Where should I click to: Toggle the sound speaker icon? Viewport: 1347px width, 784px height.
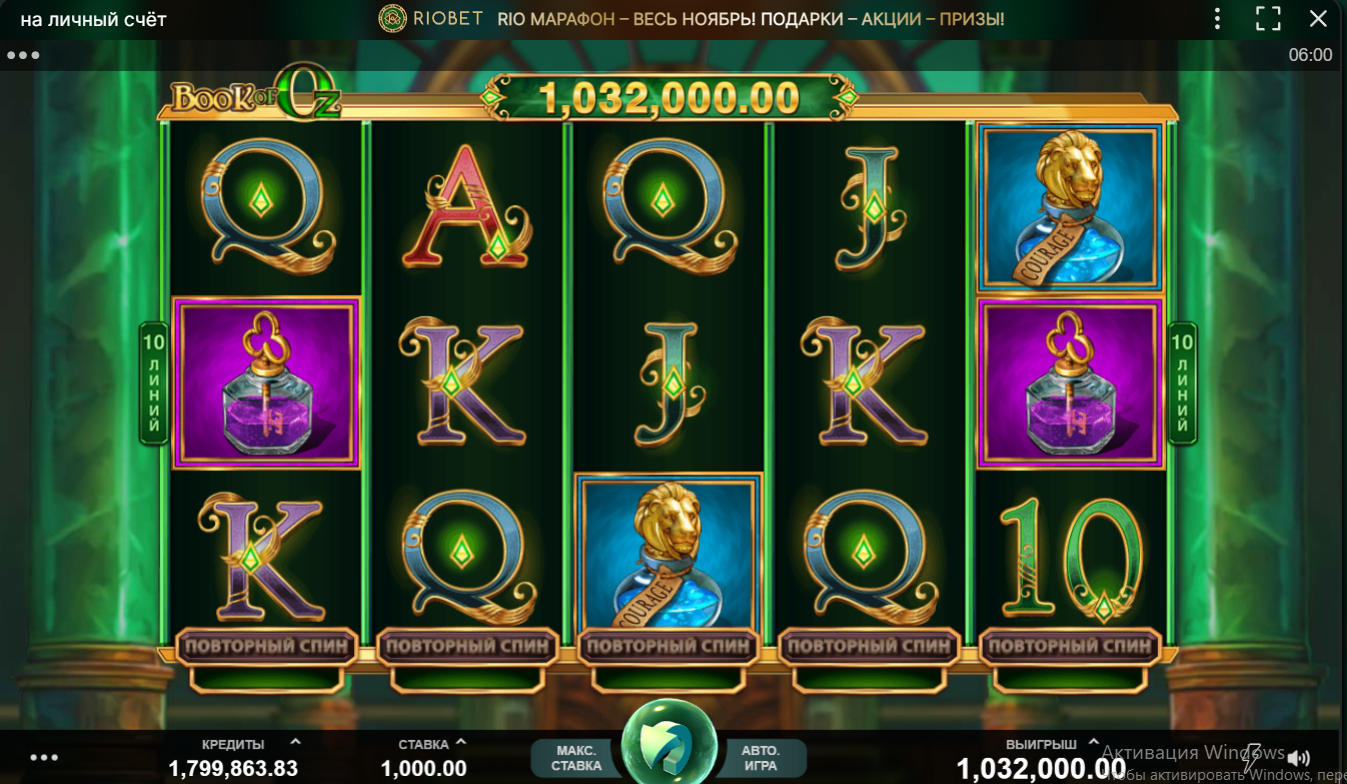(1299, 758)
